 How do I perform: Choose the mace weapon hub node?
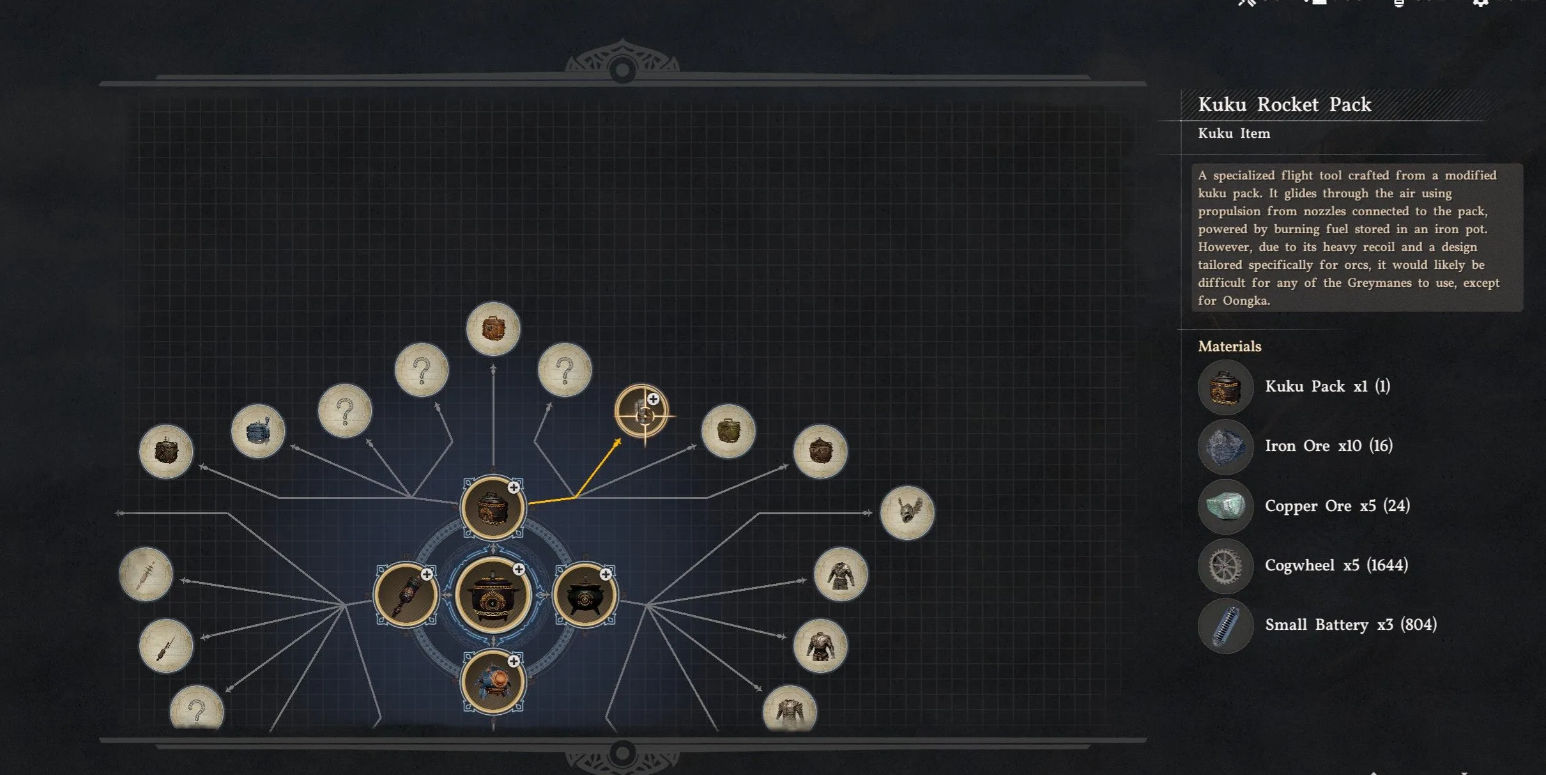(x=406, y=594)
